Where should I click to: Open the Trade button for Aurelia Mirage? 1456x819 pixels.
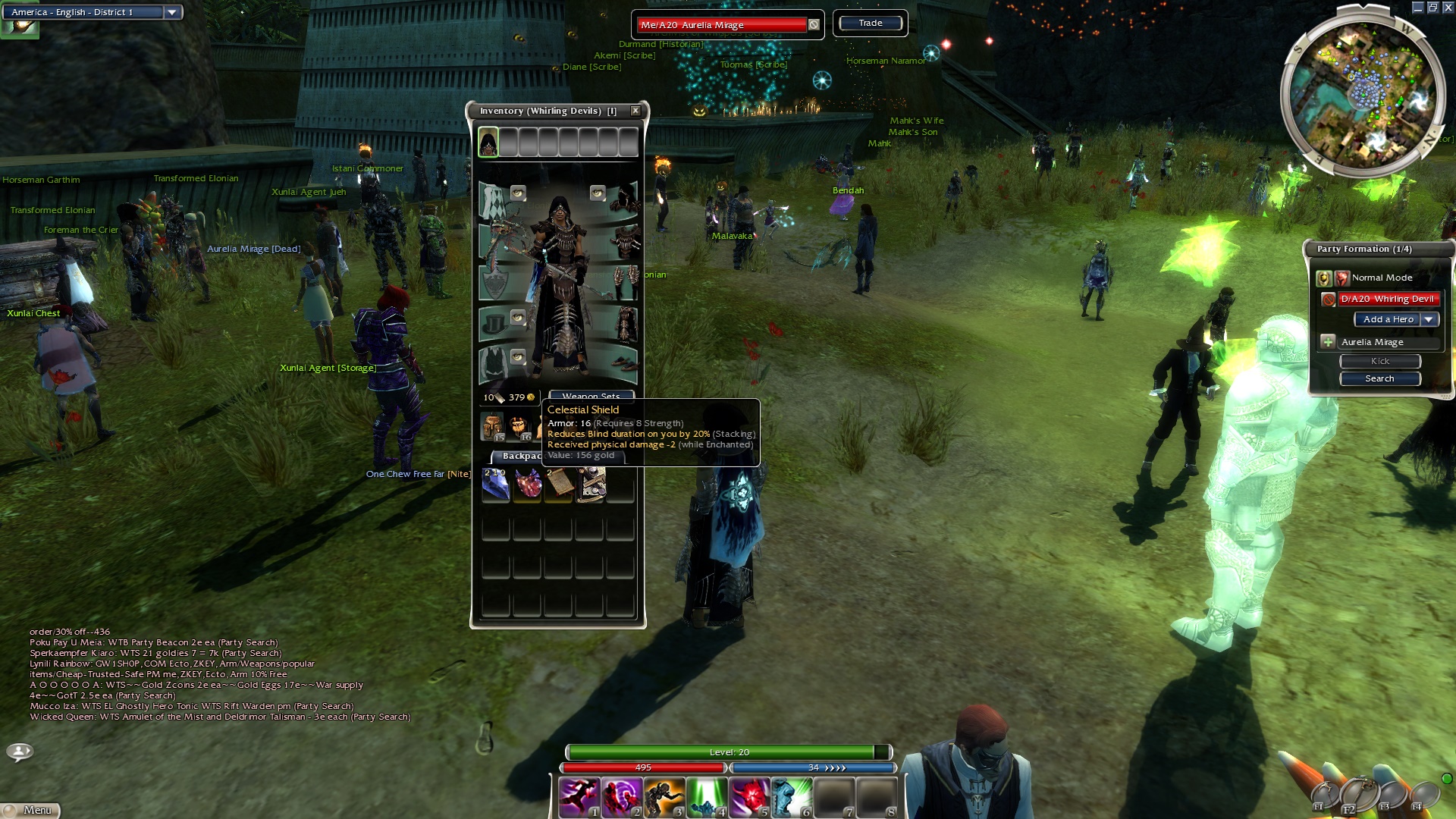[x=870, y=24]
